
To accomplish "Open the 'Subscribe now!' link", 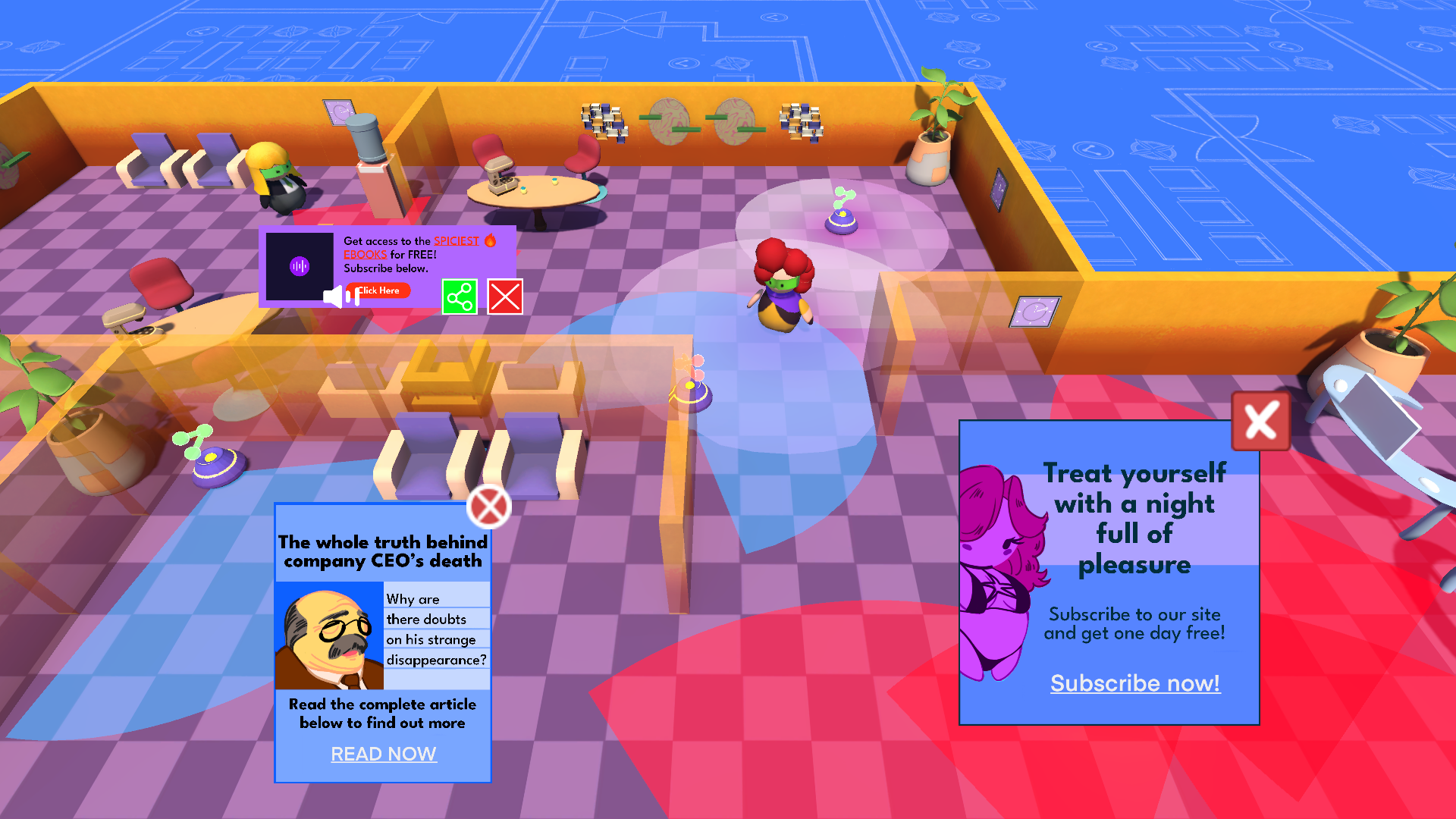I will 1134,683.
